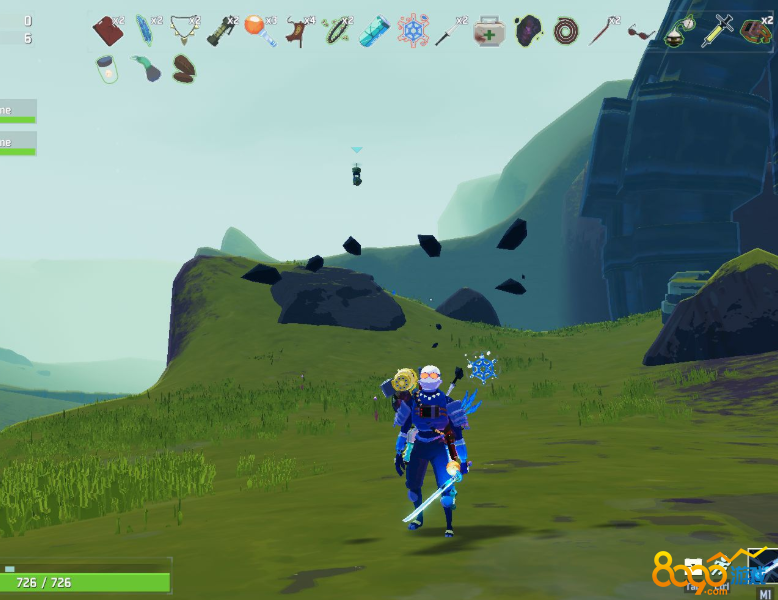Select the red gasoline canister item
The width and height of the screenshot is (778, 600).
click(108, 31)
